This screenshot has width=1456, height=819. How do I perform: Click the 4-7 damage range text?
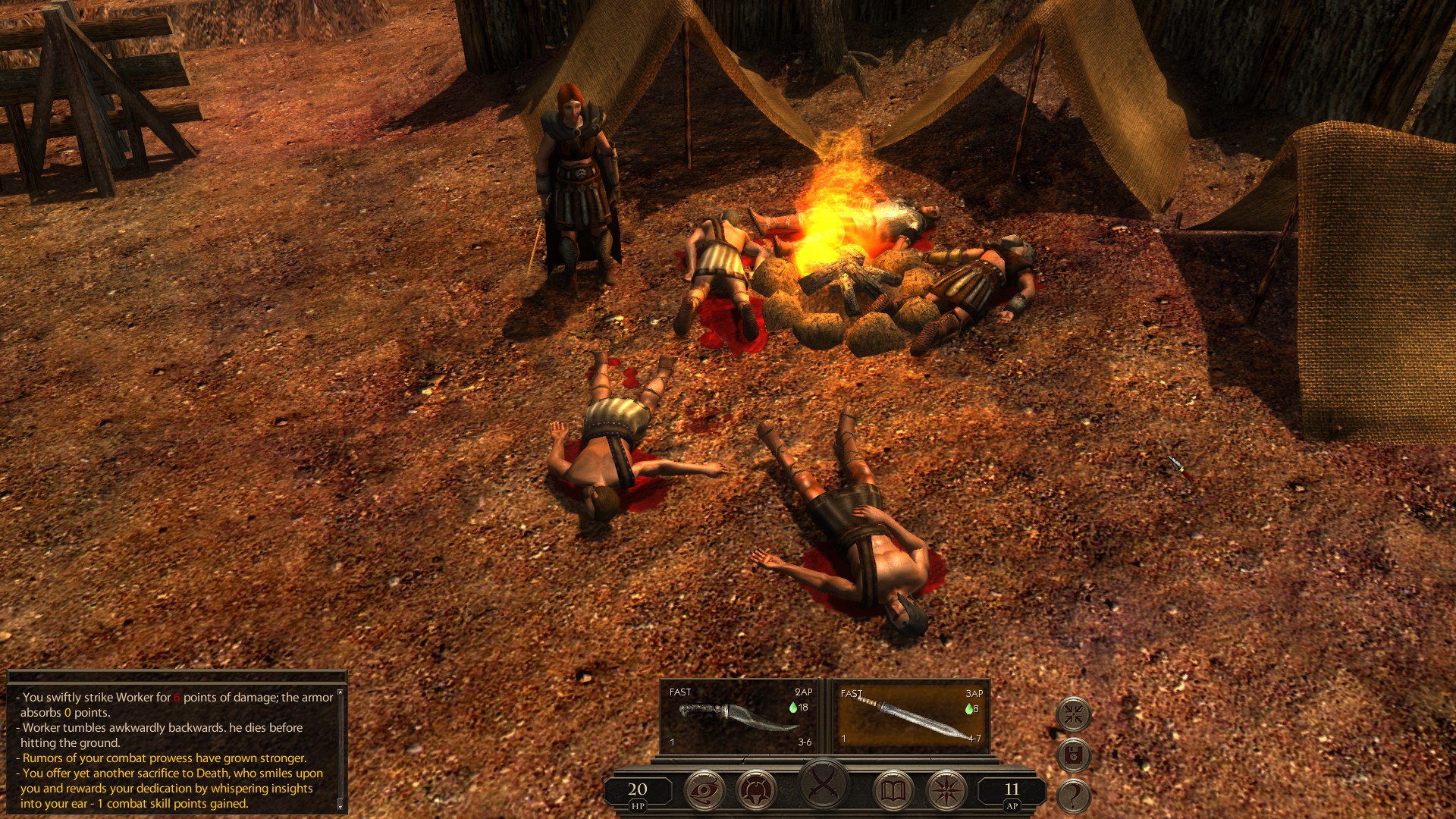pos(974,739)
